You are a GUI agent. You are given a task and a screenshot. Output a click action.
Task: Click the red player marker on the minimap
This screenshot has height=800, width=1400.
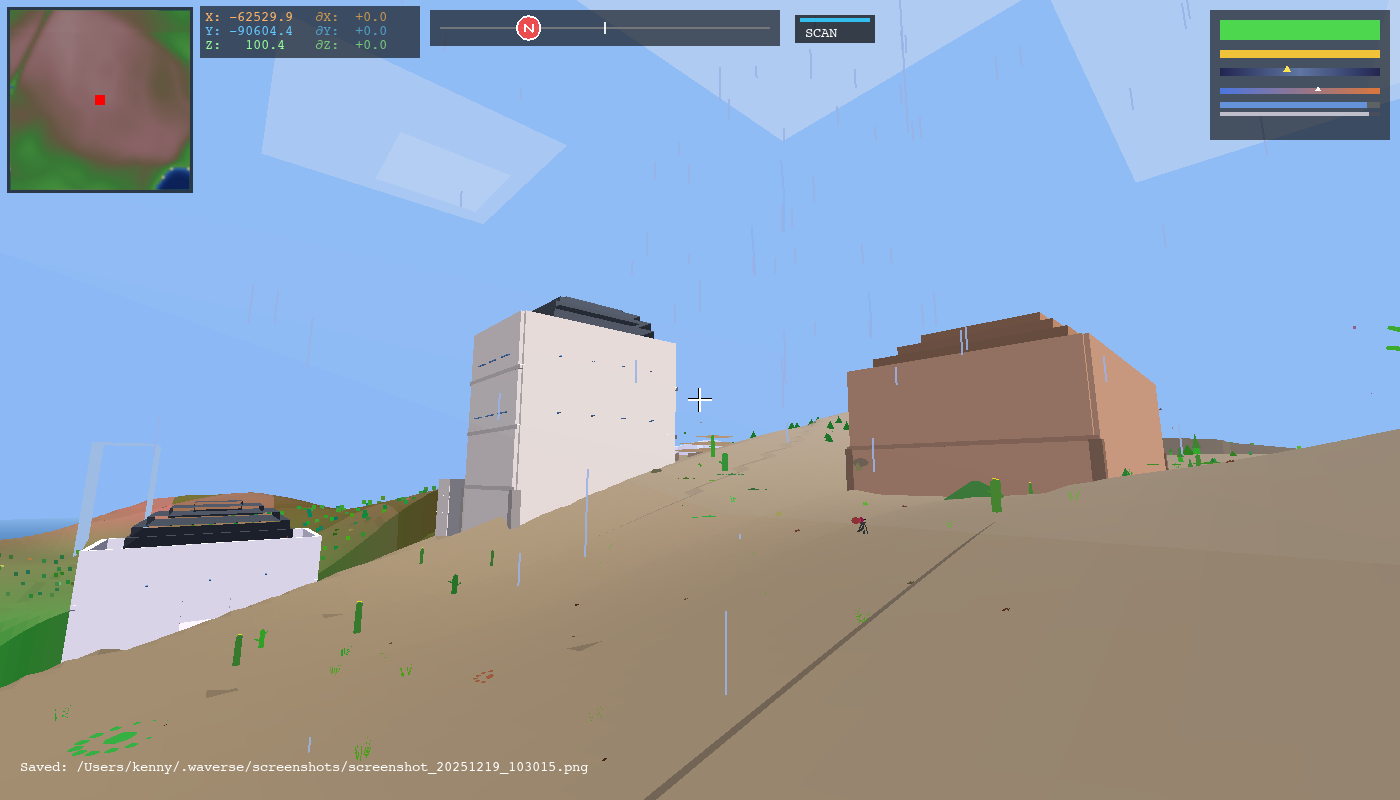click(x=99, y=99)
